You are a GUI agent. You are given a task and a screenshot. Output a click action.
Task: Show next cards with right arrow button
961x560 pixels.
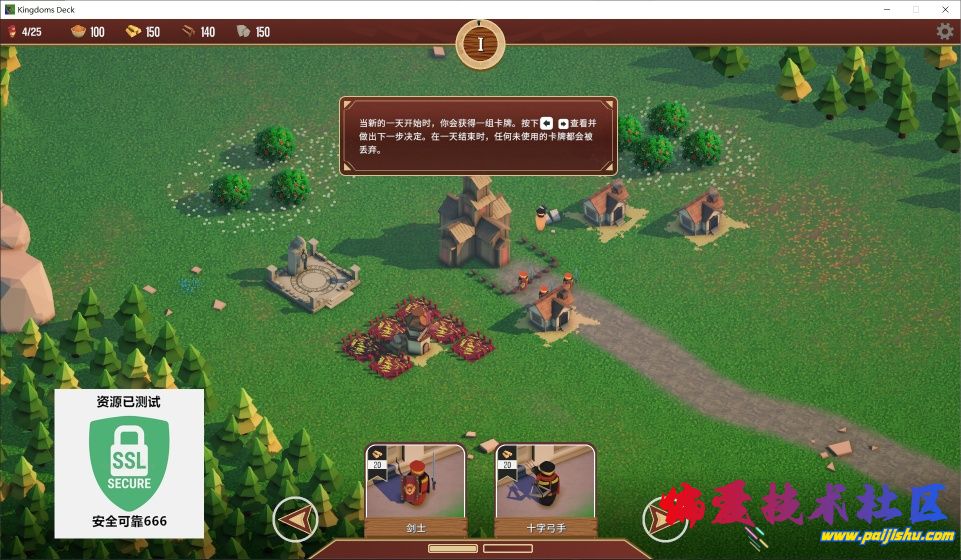[x=664, y=519]
